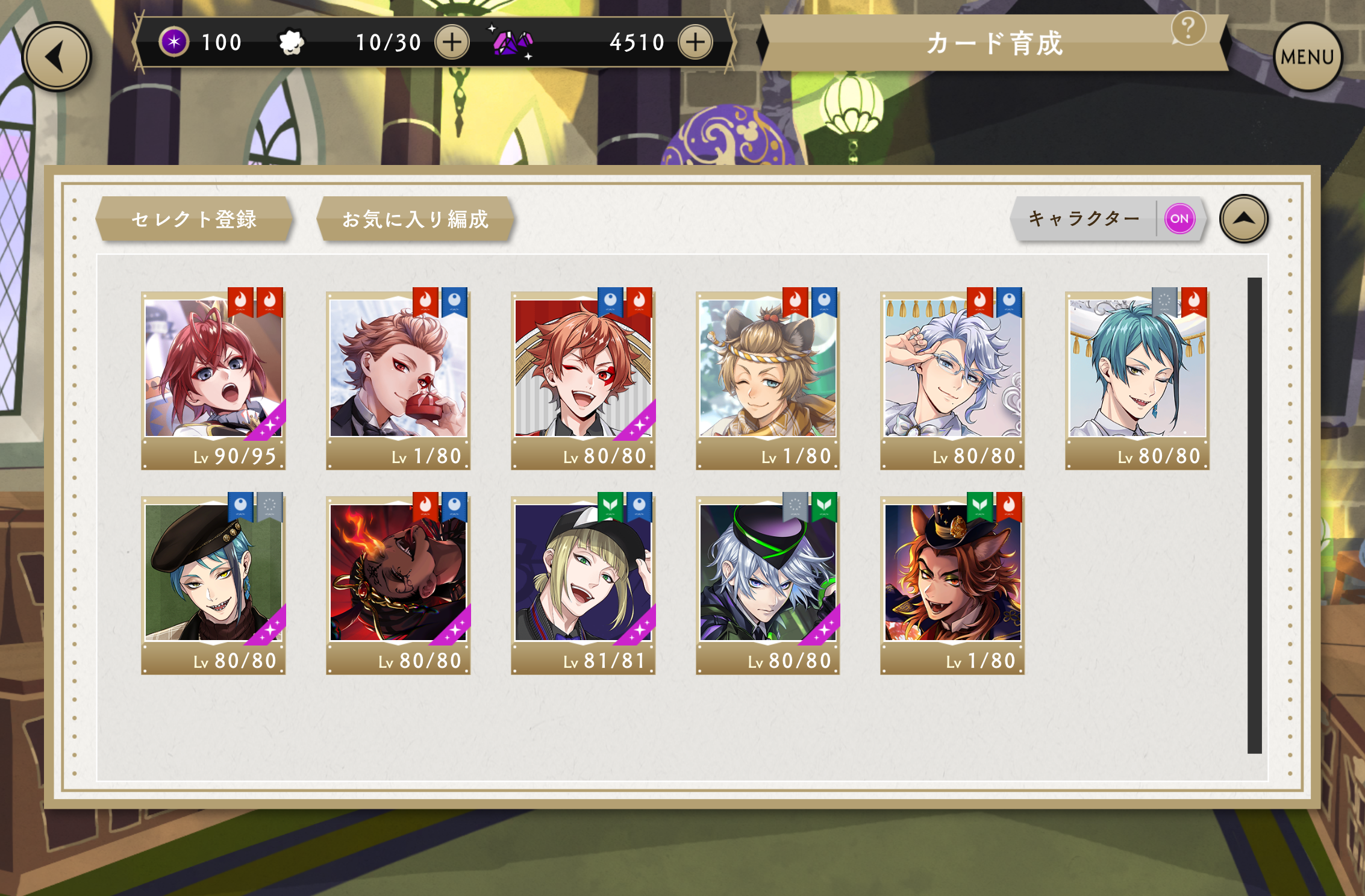Select the winking orange-haired Lv 80/80 card
Screen dimensions: 1365x896
click(x=583, y=378)
